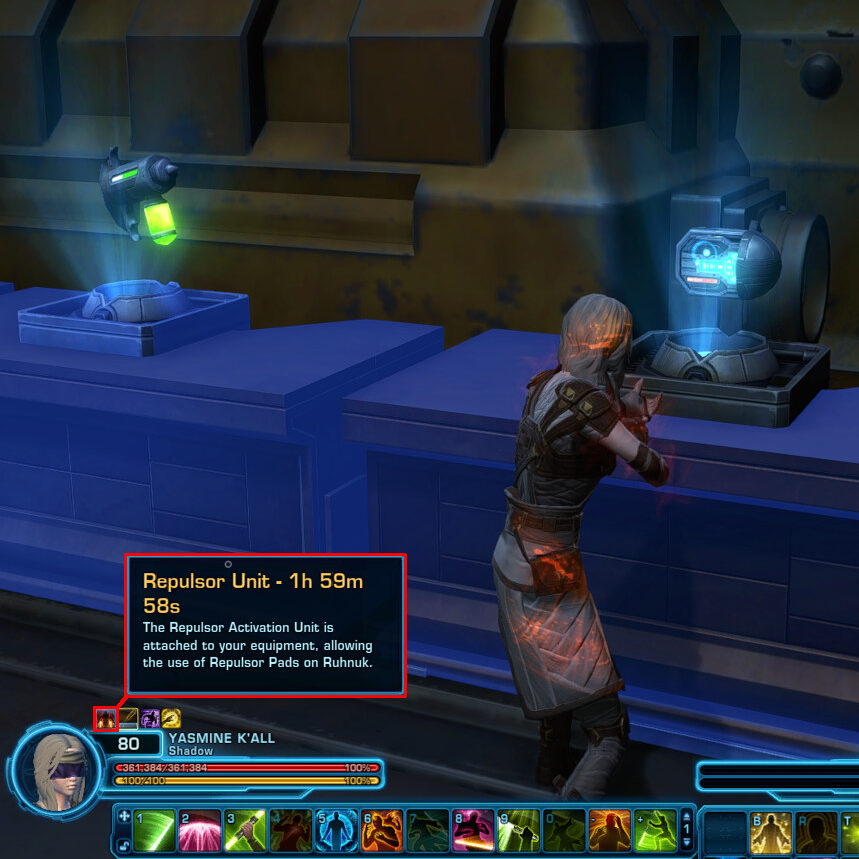Click the purple figure buff icon
The width and height of the screenshot is (859, 859).
[150, 718]
